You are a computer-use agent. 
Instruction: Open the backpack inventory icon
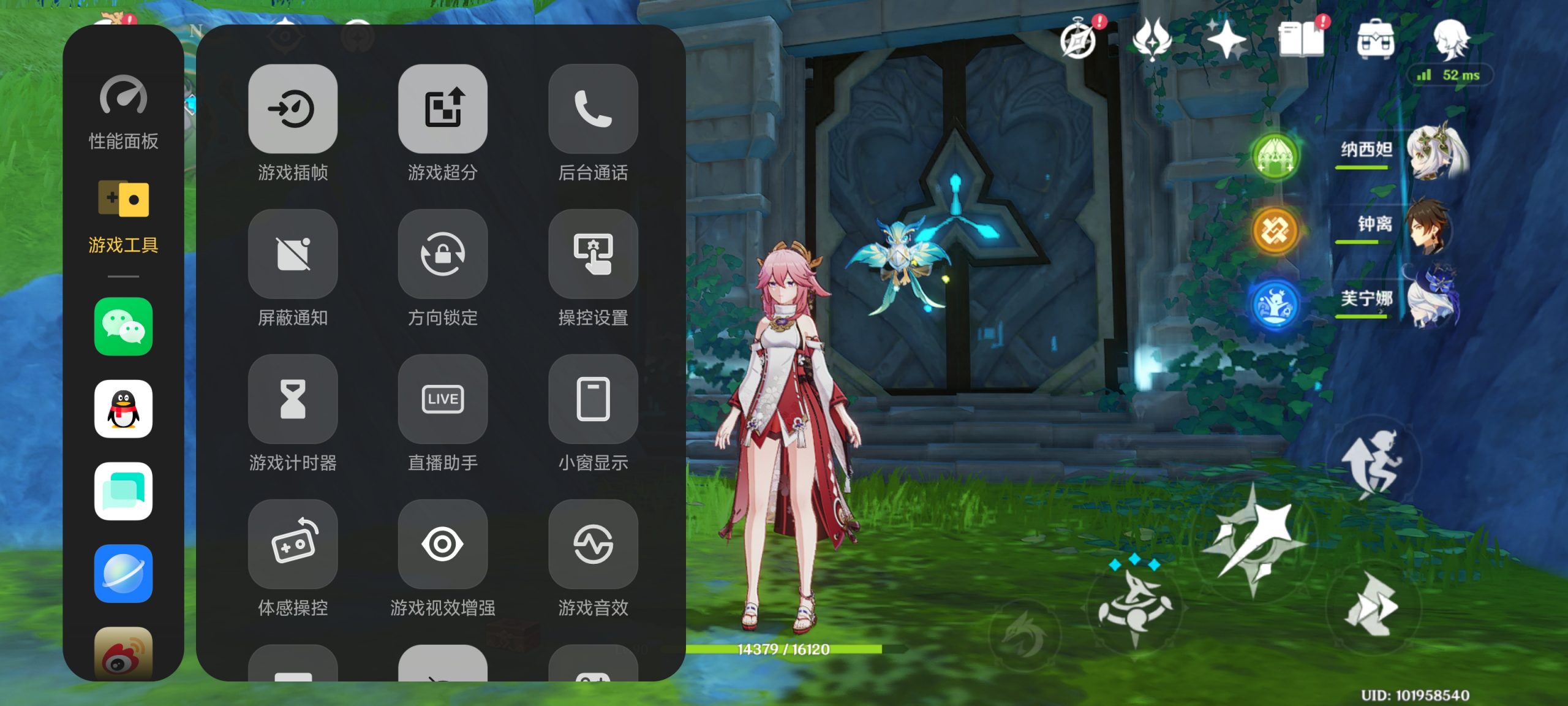(x=1376, y=39)
